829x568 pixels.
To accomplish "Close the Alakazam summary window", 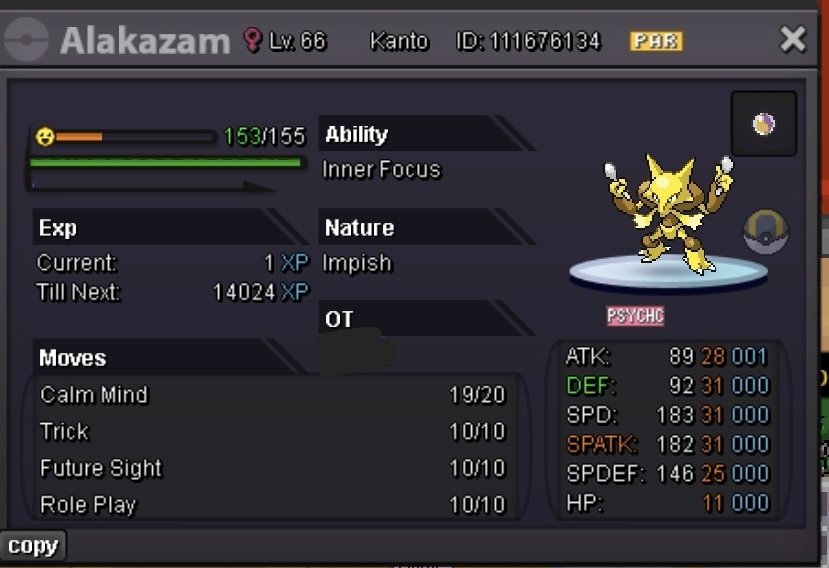I will tap(792, 39).
